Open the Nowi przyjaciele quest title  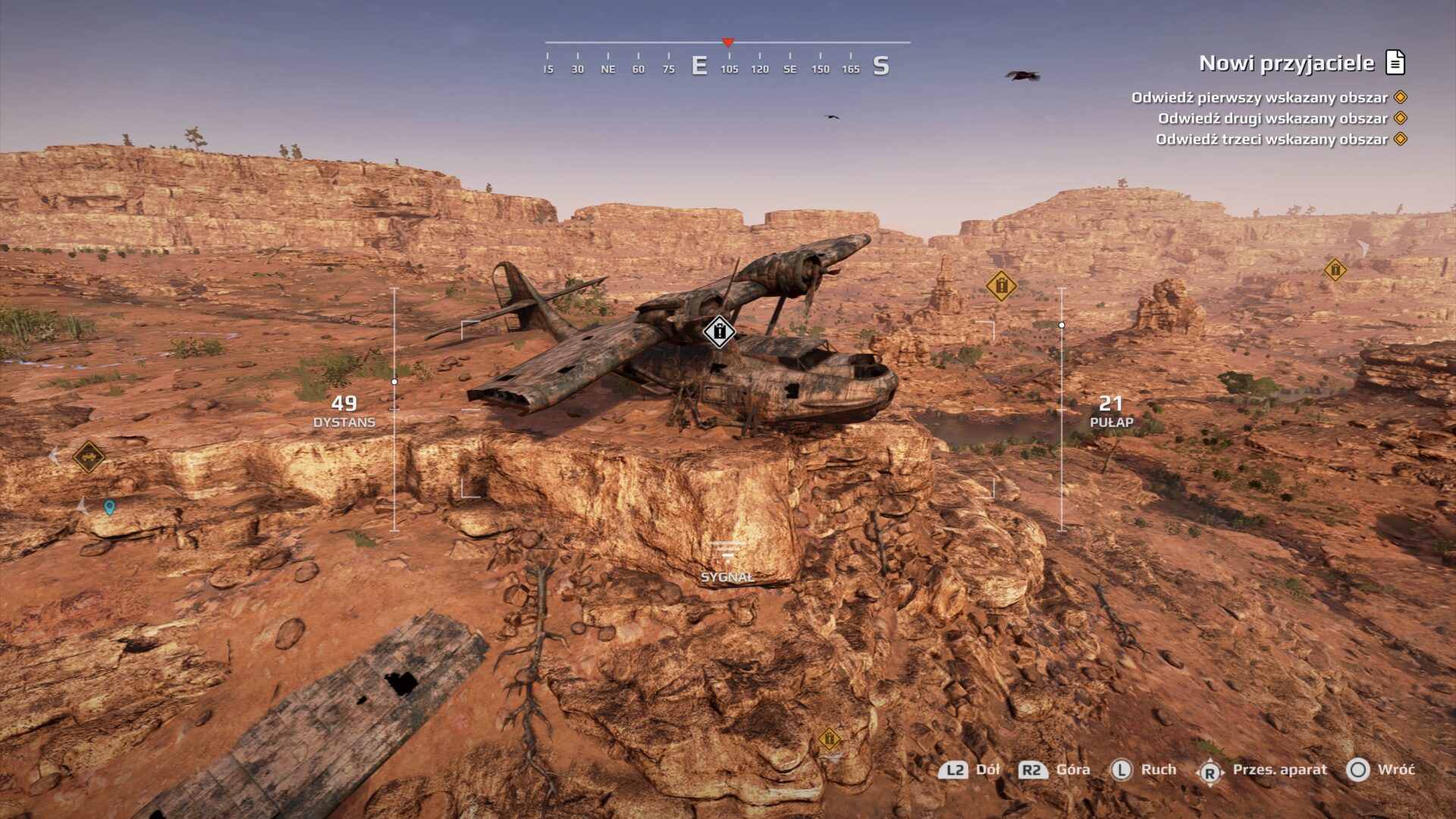coord(1286,63)
